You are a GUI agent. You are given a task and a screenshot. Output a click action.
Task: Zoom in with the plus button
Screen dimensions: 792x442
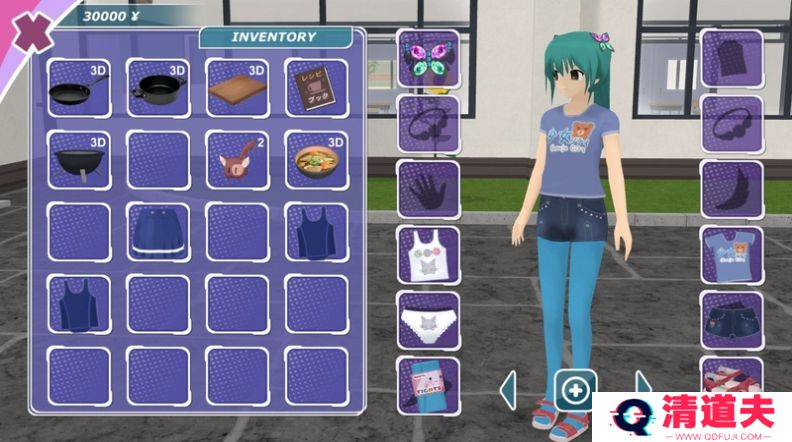(x=576, y=388)
